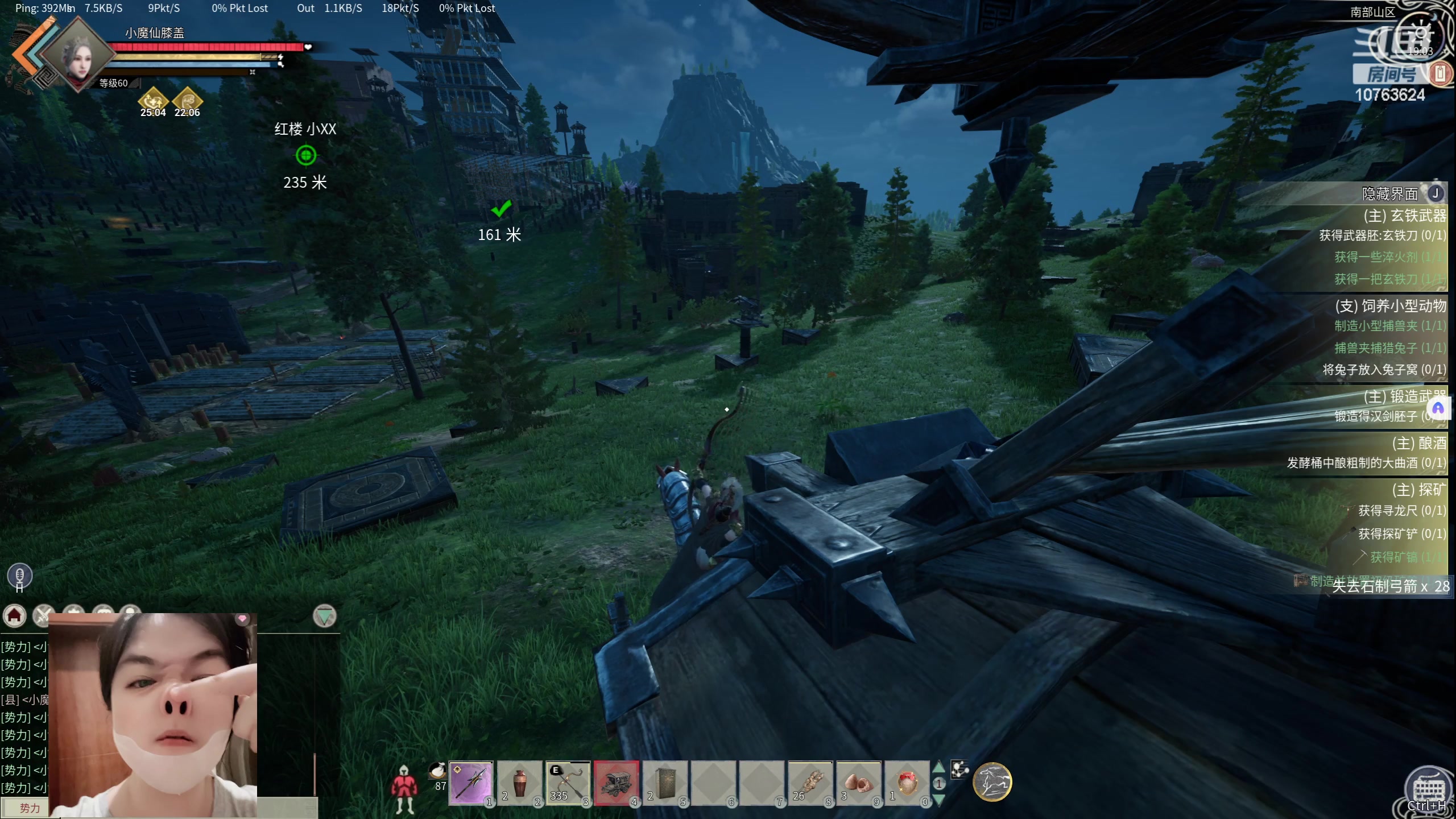The image size is (1456, 819).
Task: Switch hotbar page with the up arrow
Action: [939, 767]
